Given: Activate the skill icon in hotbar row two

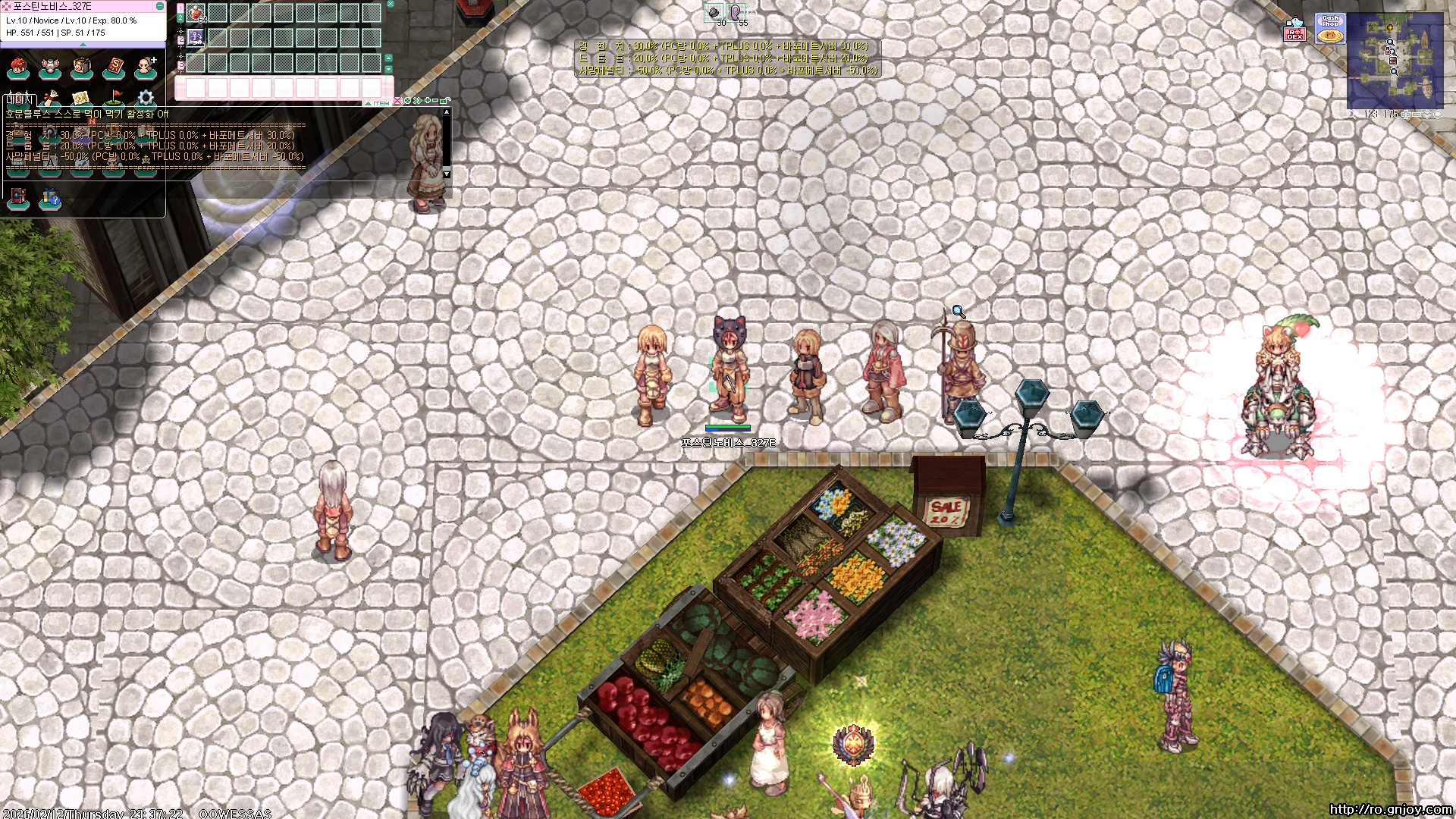Looking at the screenshot, I should [196, 37].
